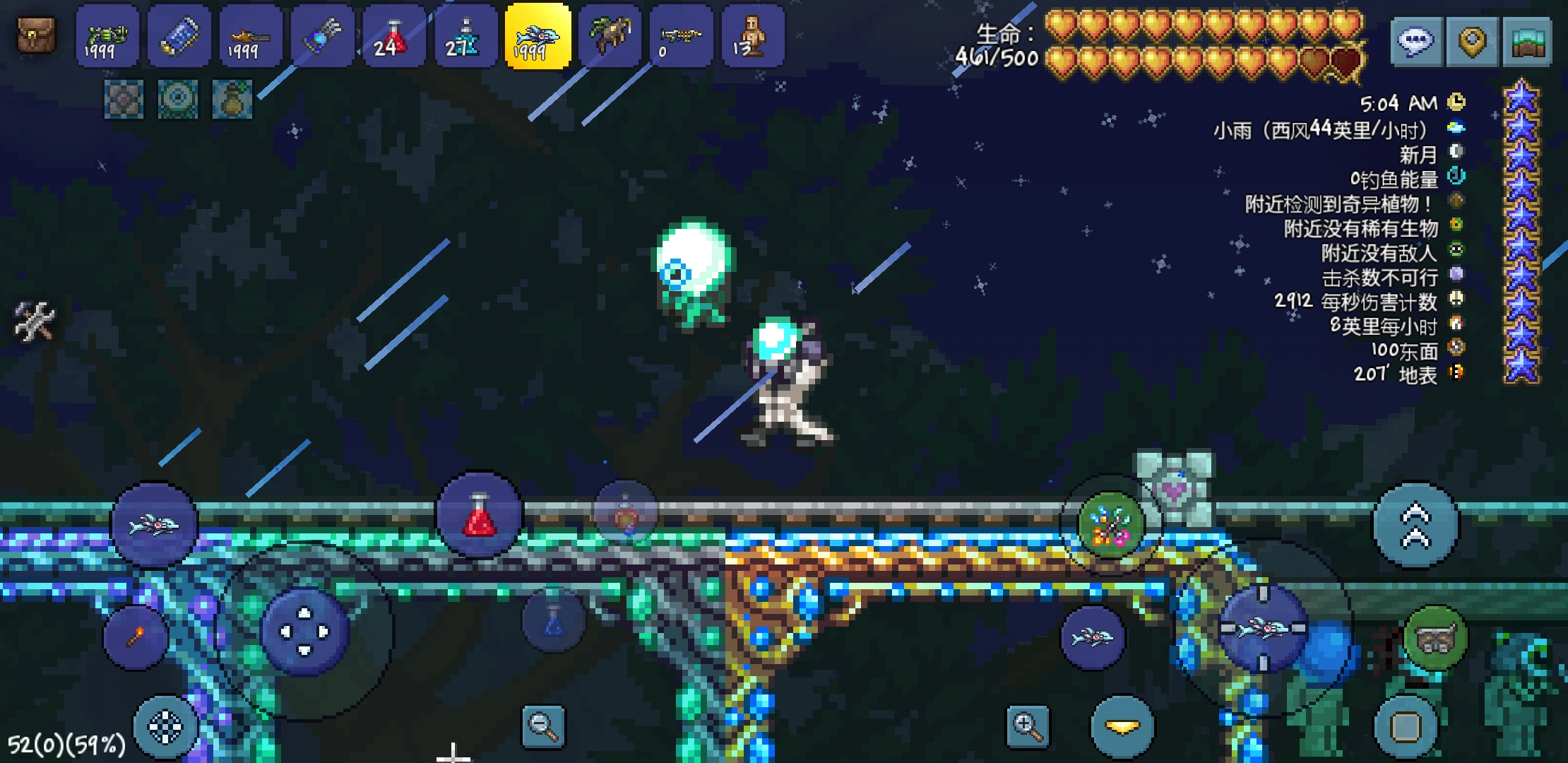Tap the grey square button

click(1405, 727)
